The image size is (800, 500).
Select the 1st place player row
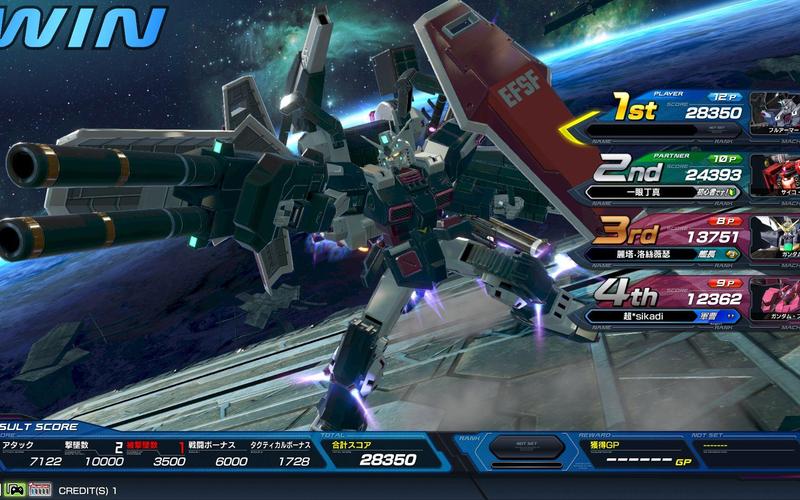(x=665, y=113)
